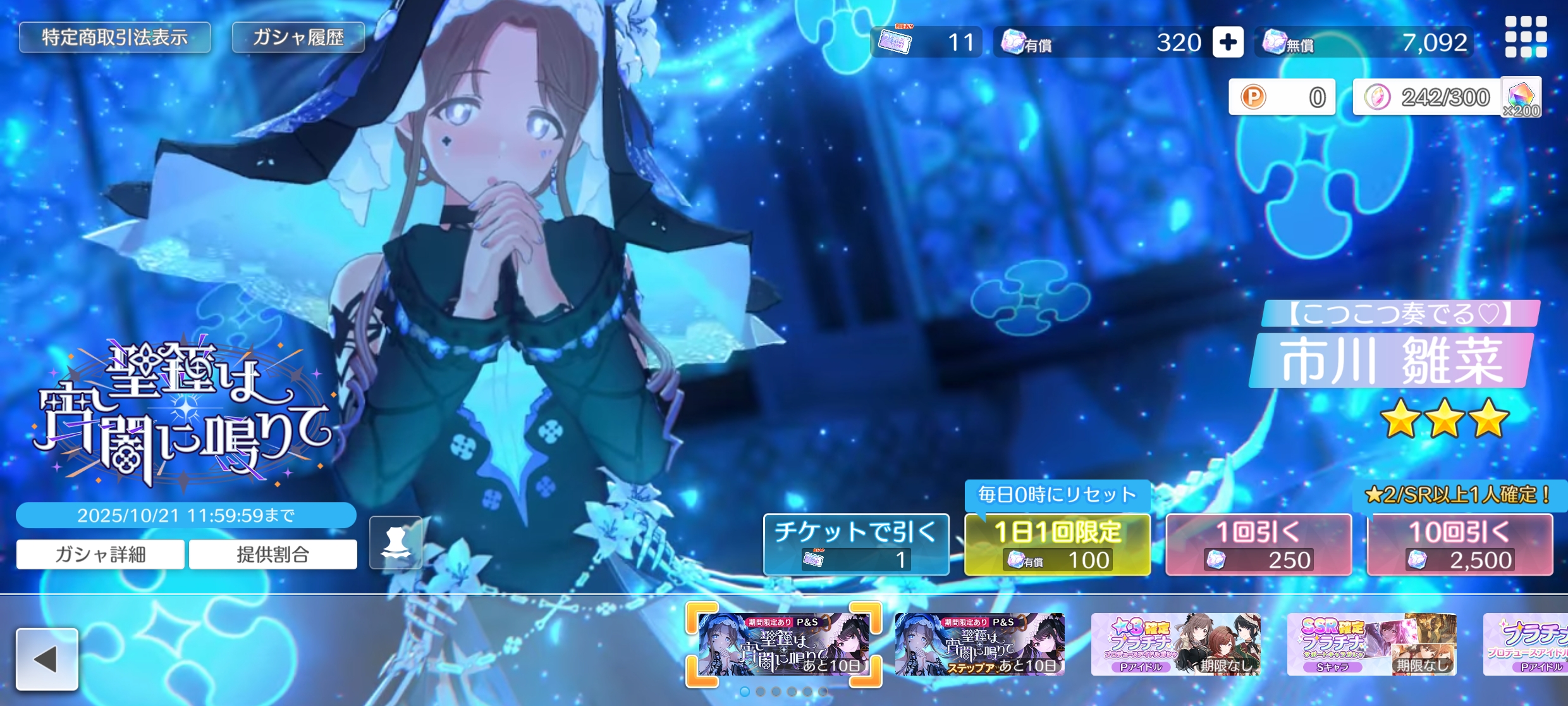Pull using a ticket with チケットで引く
This screenshot has height=706, width=1568.
856,544
